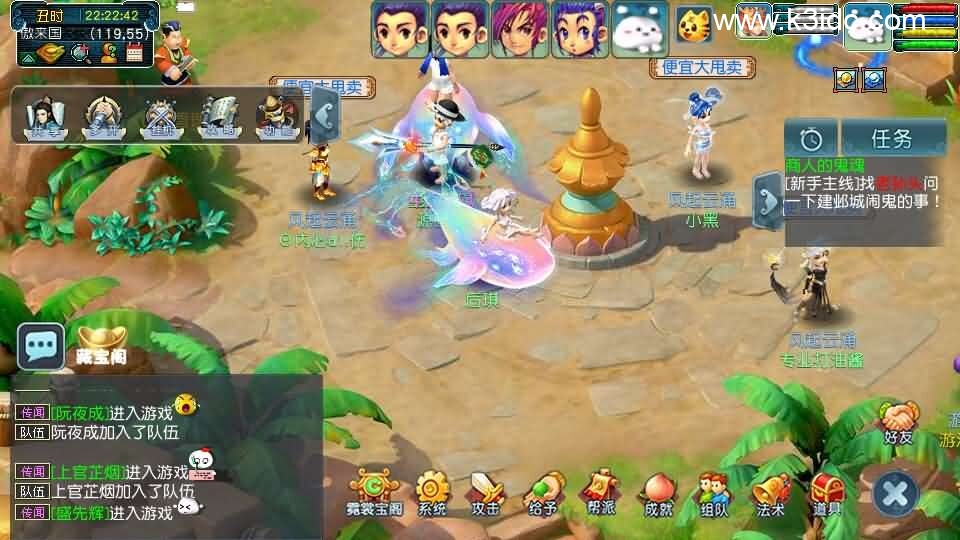This screenshot has height=540, width=960.
Task: Open the 帮派 (Guild) scroll menu
Action: 600,490
